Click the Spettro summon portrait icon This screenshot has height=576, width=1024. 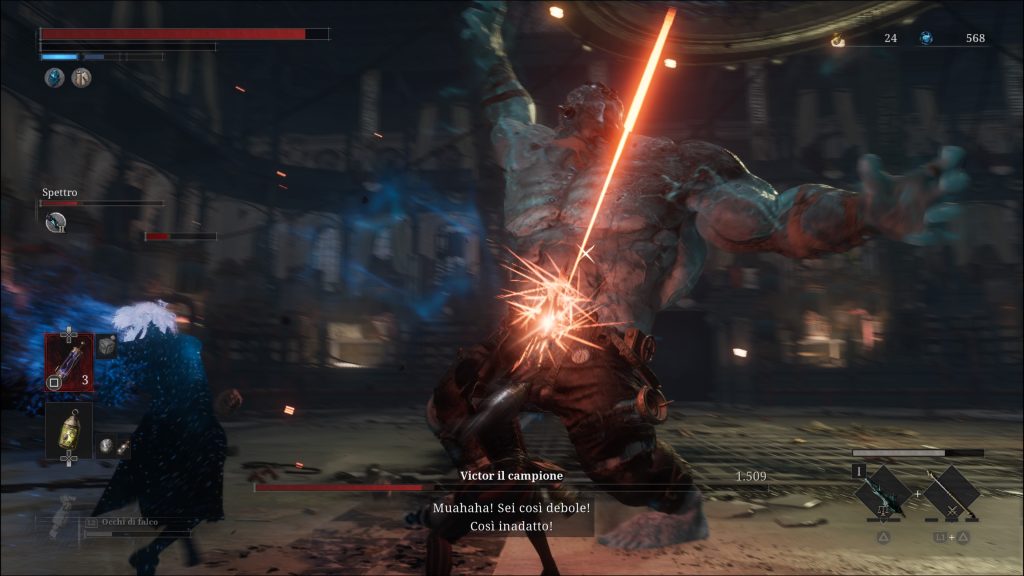(x=56, y=222)
